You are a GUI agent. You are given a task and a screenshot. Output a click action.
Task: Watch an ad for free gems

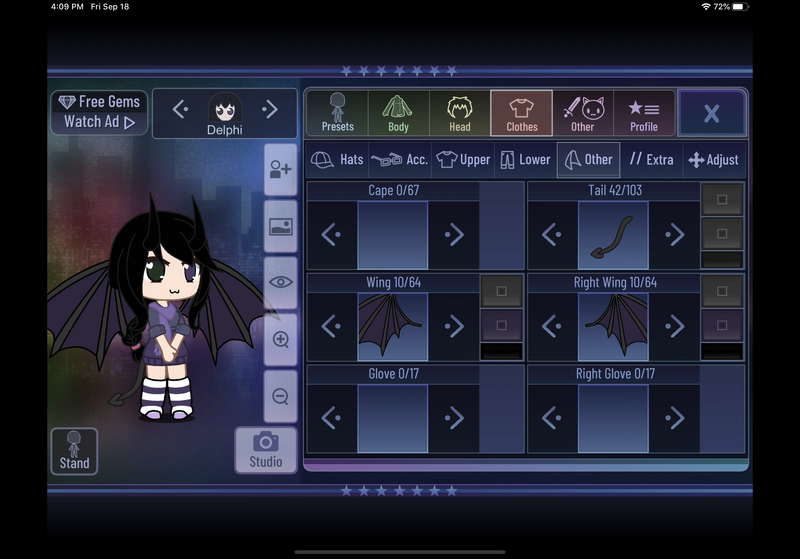pos(99,112)
